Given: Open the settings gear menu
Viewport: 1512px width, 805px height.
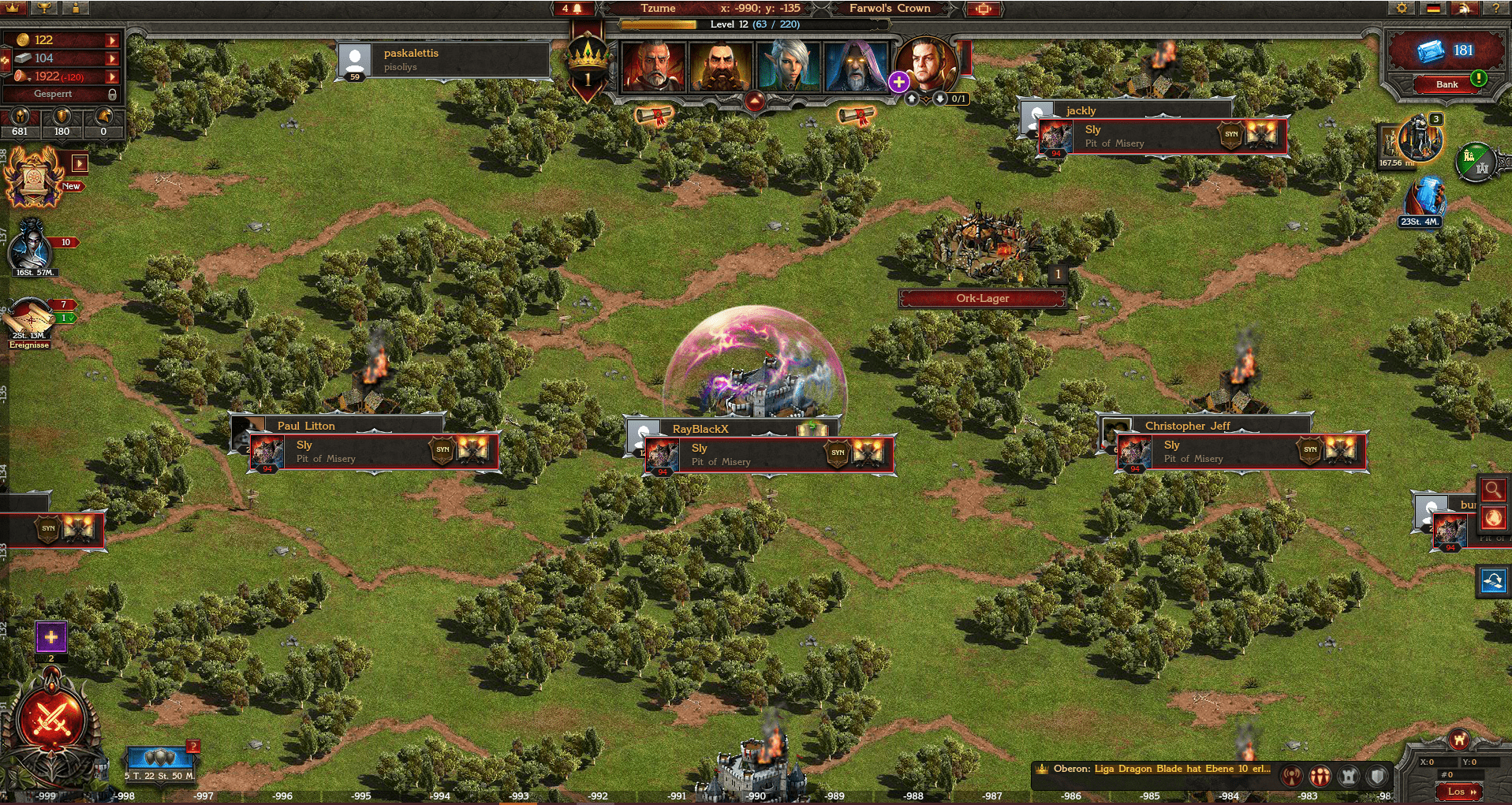Looking at the screenshot, I should point(1402,8).
